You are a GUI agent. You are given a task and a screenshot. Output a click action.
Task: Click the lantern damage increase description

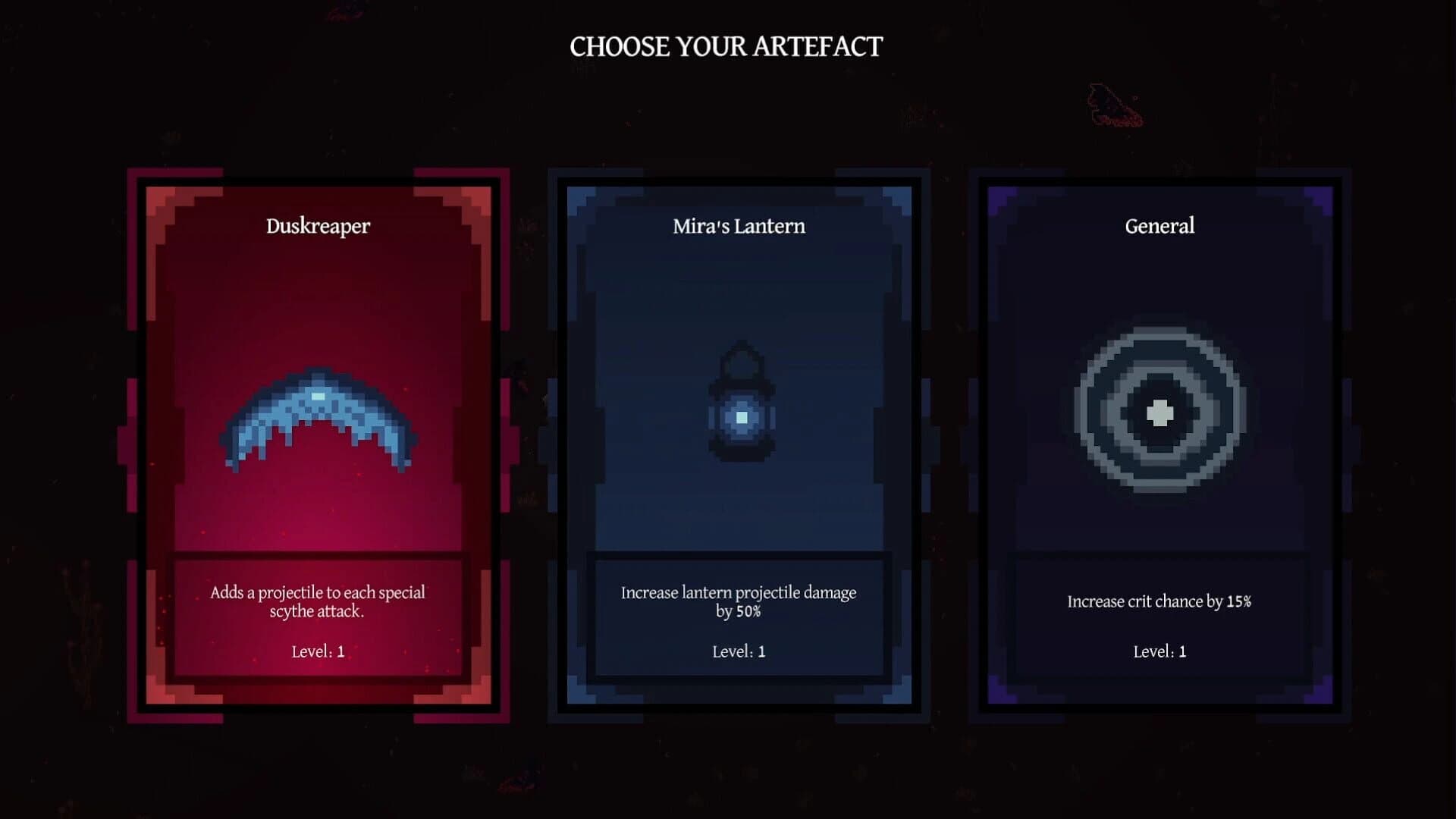tap(739, 602)
